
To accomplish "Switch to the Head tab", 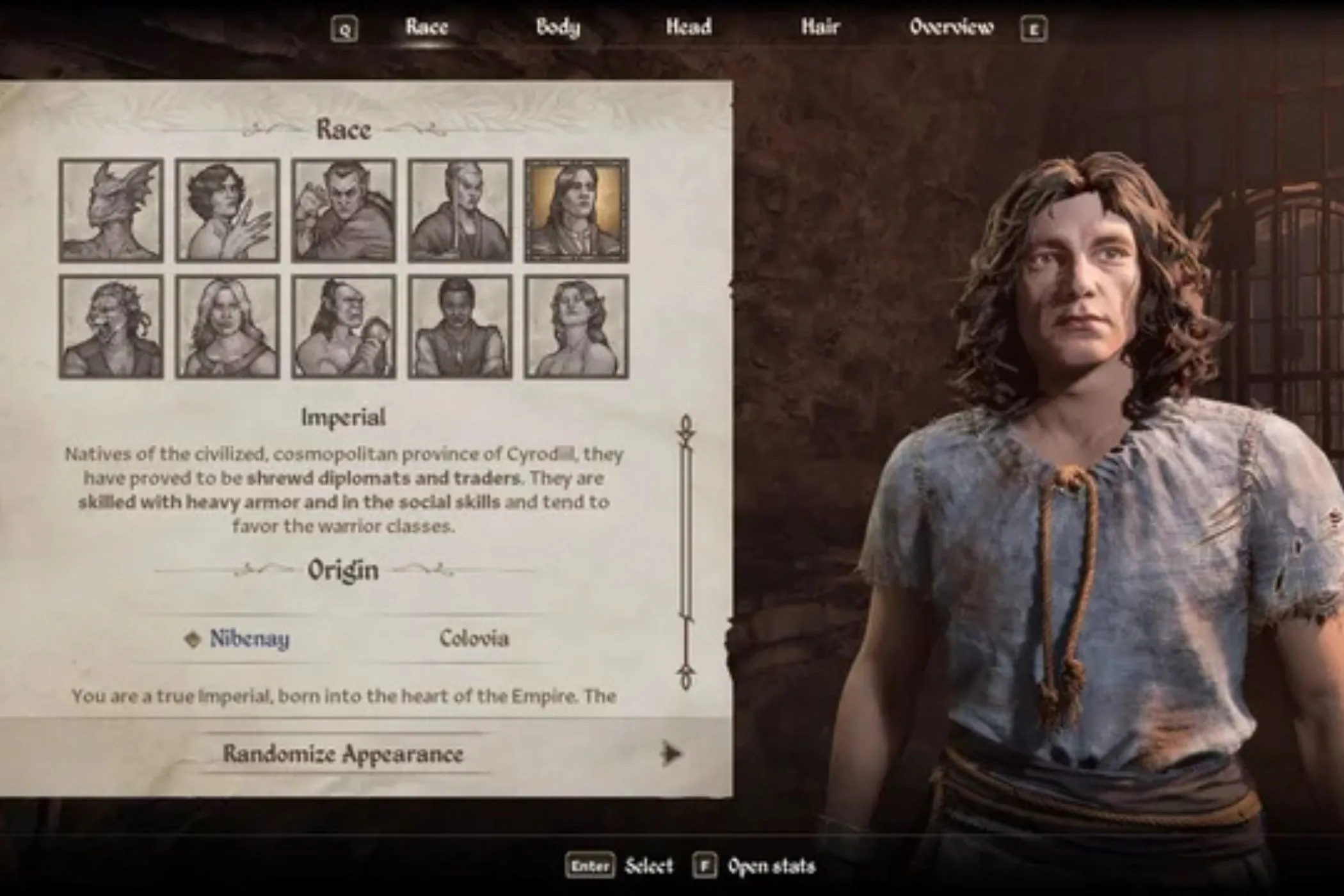I will (689, 27).
